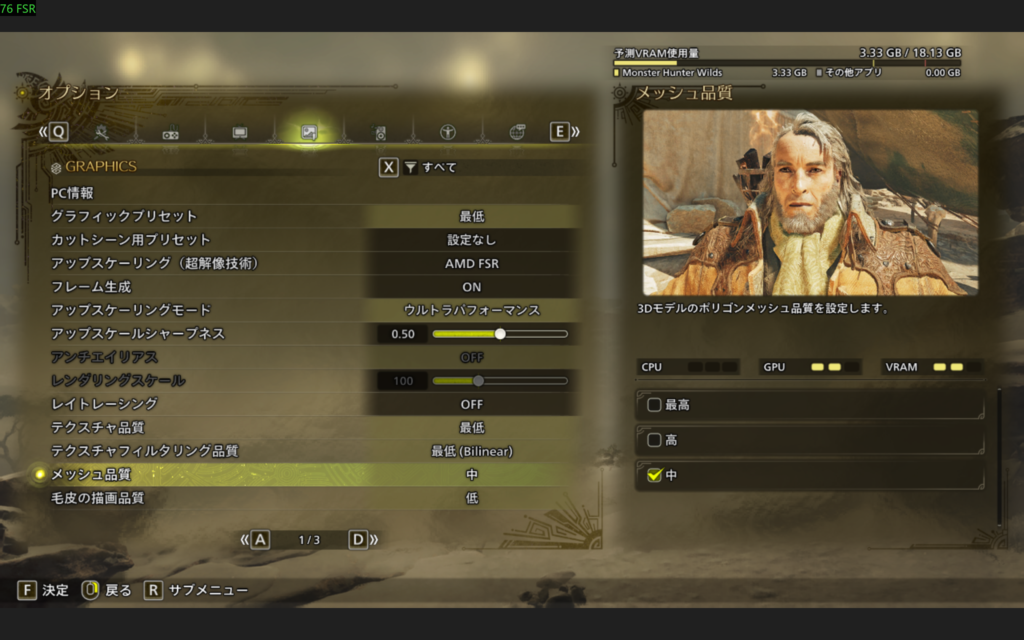Screen dimensions: 1024x640
Task: Switch to the display monitor tab
Action: coord(240,132)
